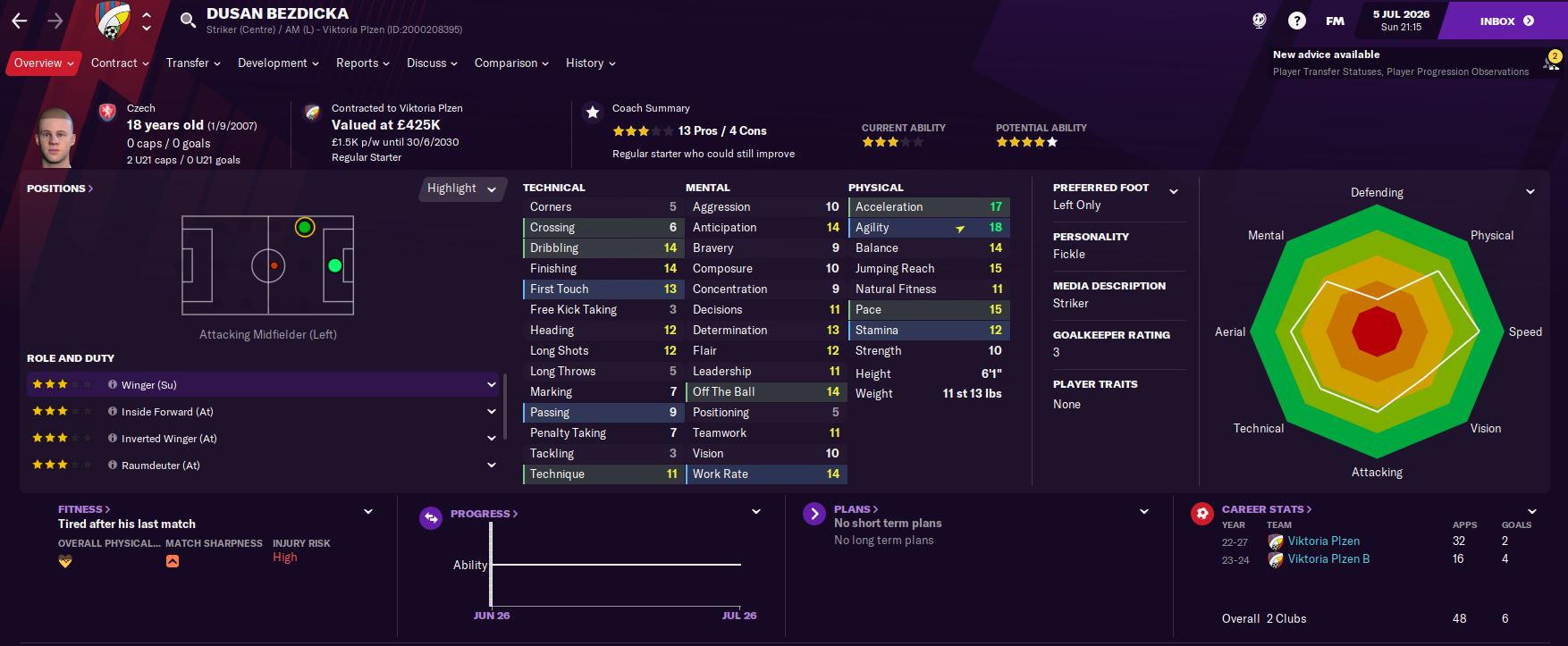Select the Raumdeuter (At) role row
Viewport: 1568px width, 646px height.
pos(259,466)
